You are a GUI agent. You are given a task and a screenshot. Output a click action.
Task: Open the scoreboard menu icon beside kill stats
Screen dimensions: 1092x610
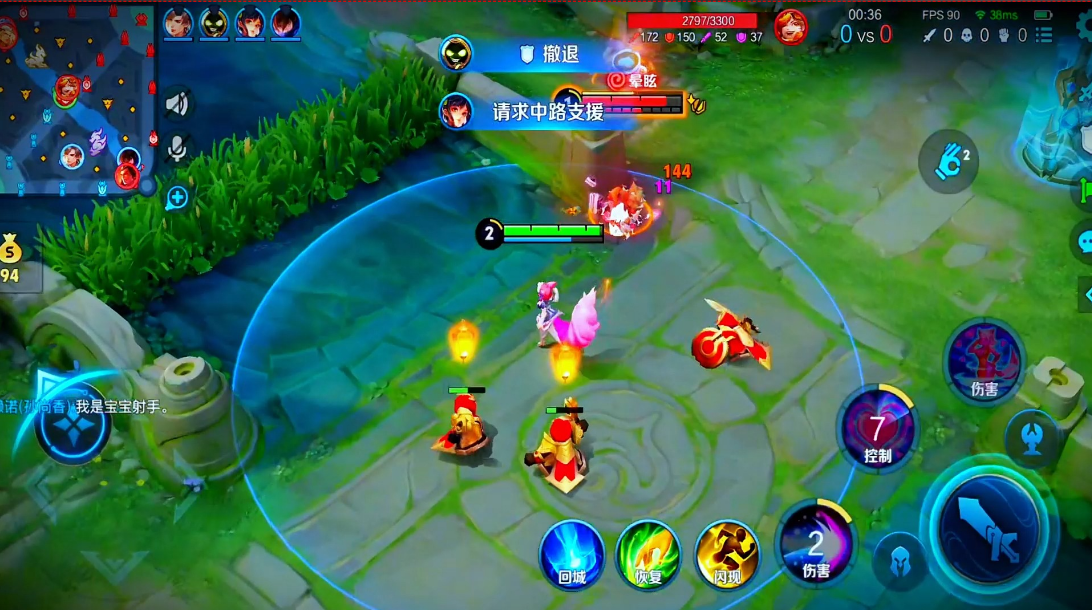point(1045,35)
